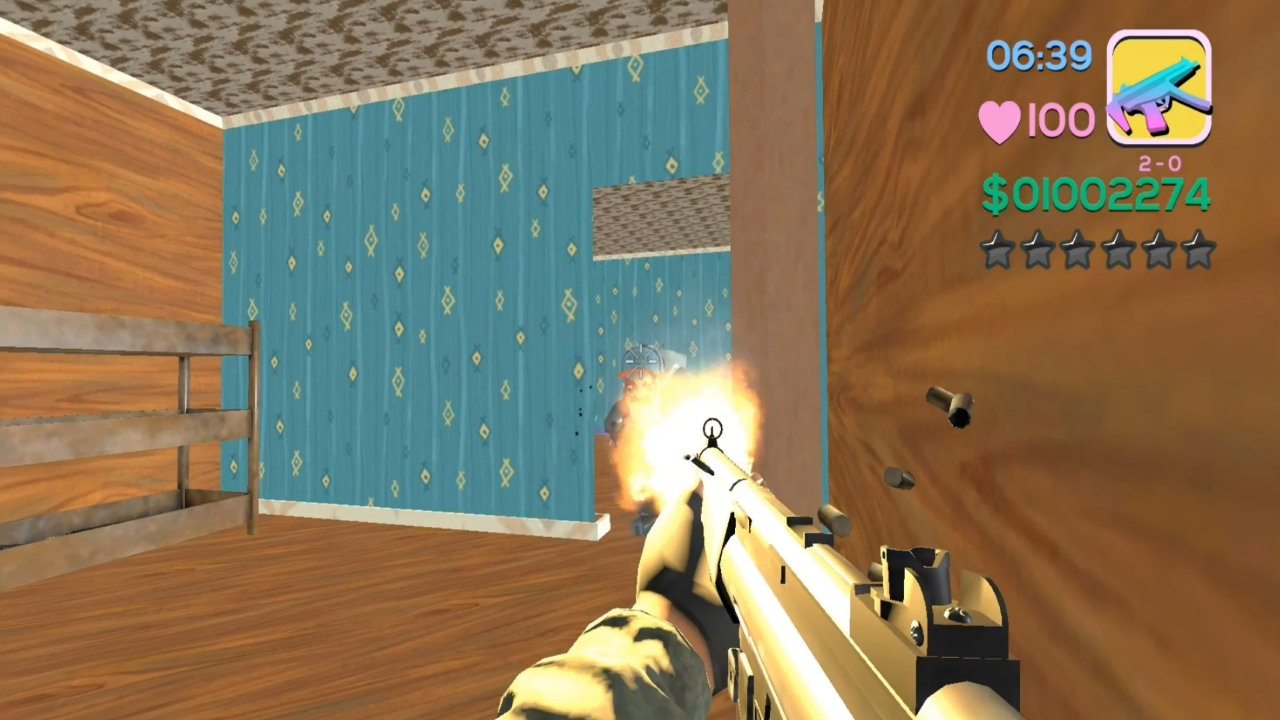Click the ejected bullet casing midair

(x=952, y=408)
